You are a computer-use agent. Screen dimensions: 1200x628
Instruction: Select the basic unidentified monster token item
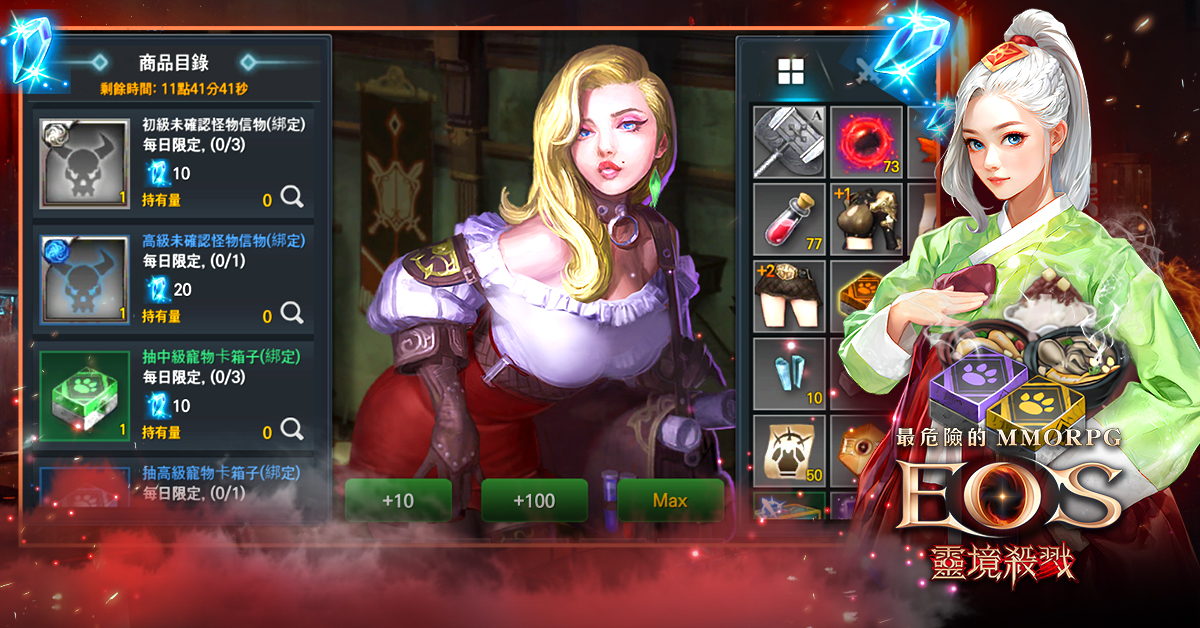click(84, 162)
